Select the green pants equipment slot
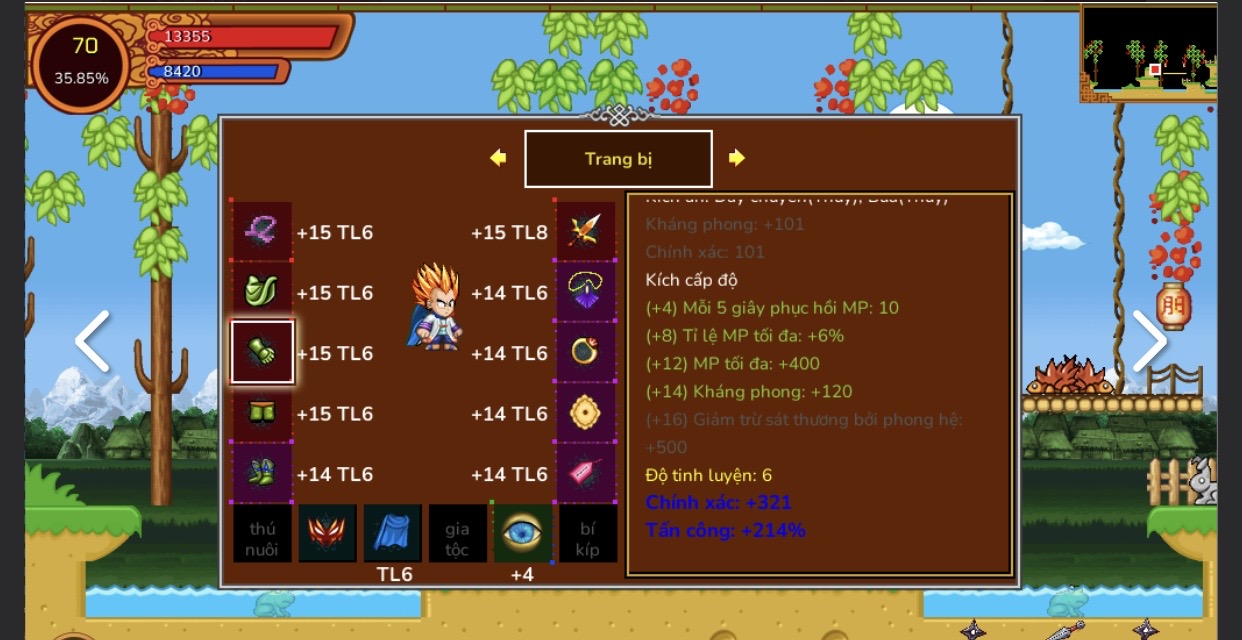 pos(262,413)
